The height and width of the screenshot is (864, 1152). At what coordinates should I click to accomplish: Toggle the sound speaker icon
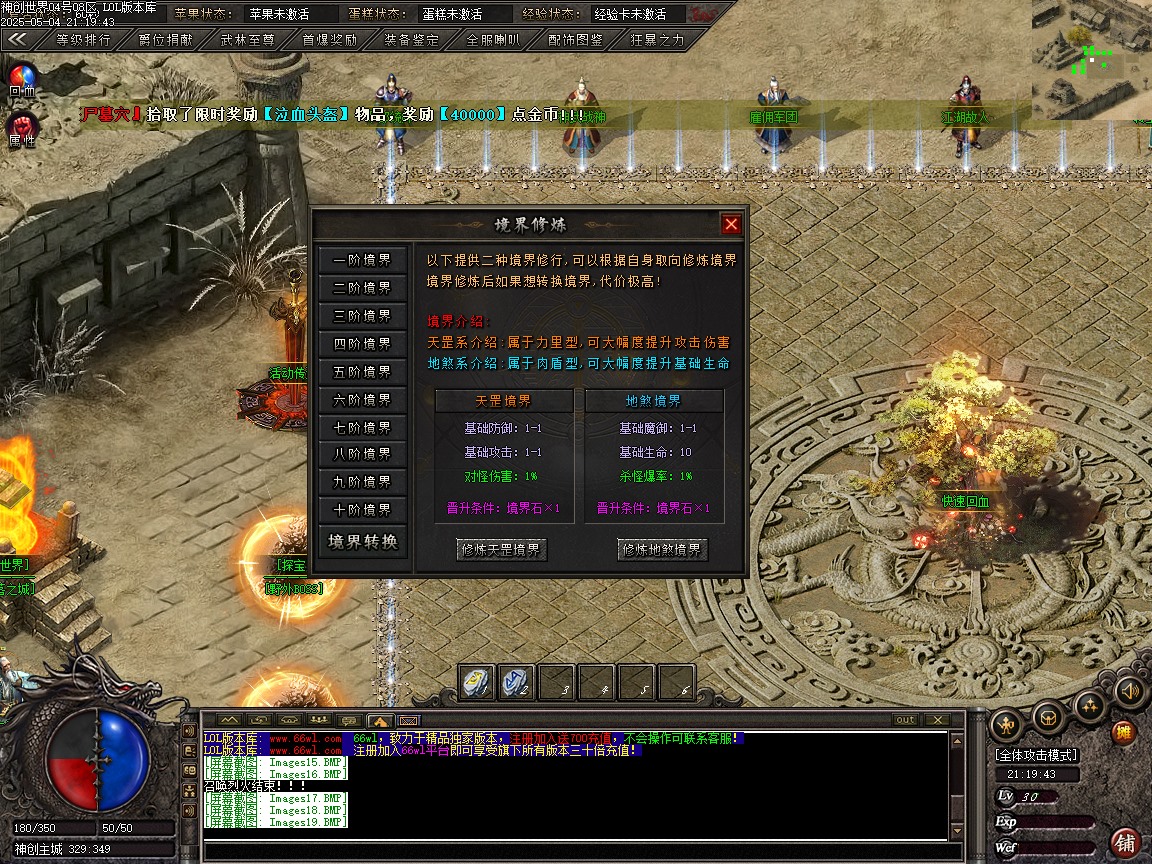(1130, 690)
